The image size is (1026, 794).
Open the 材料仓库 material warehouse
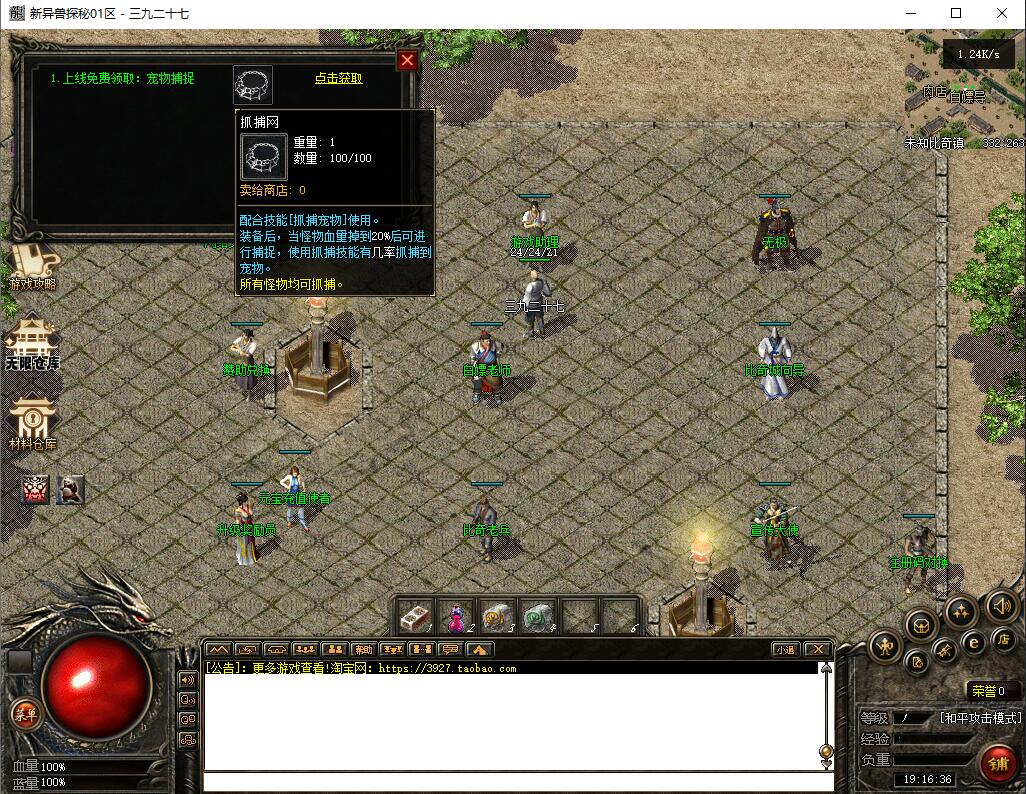[32, 422]
